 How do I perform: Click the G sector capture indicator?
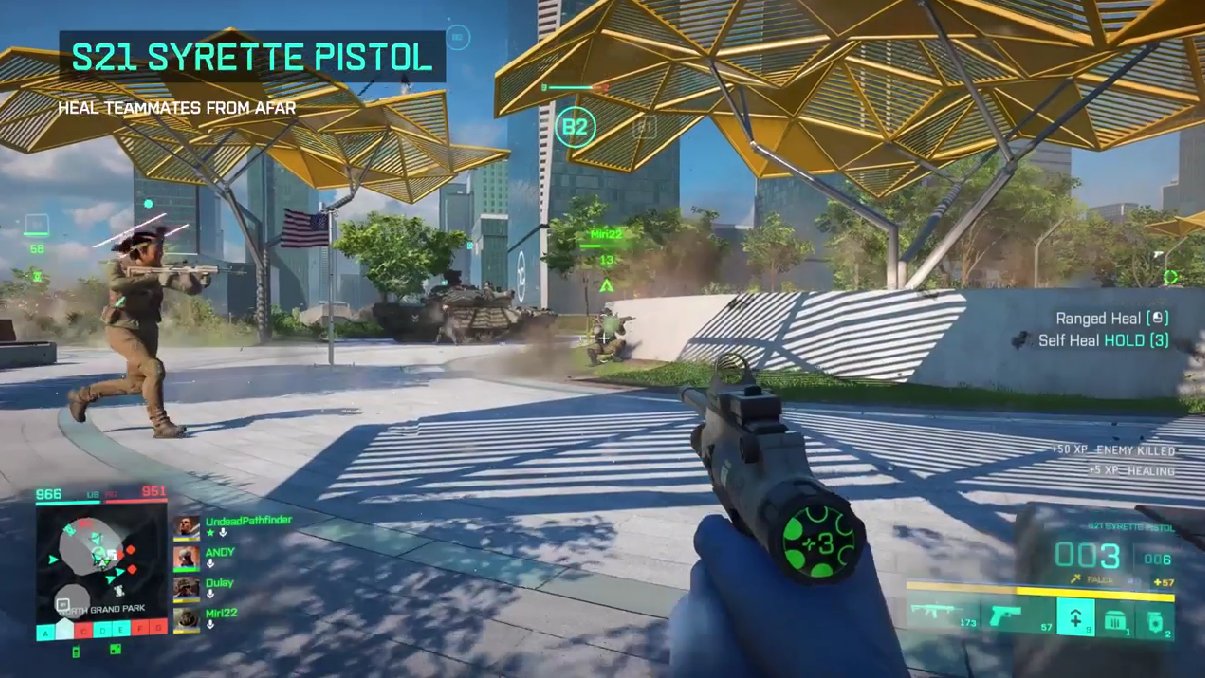[157, 632]
